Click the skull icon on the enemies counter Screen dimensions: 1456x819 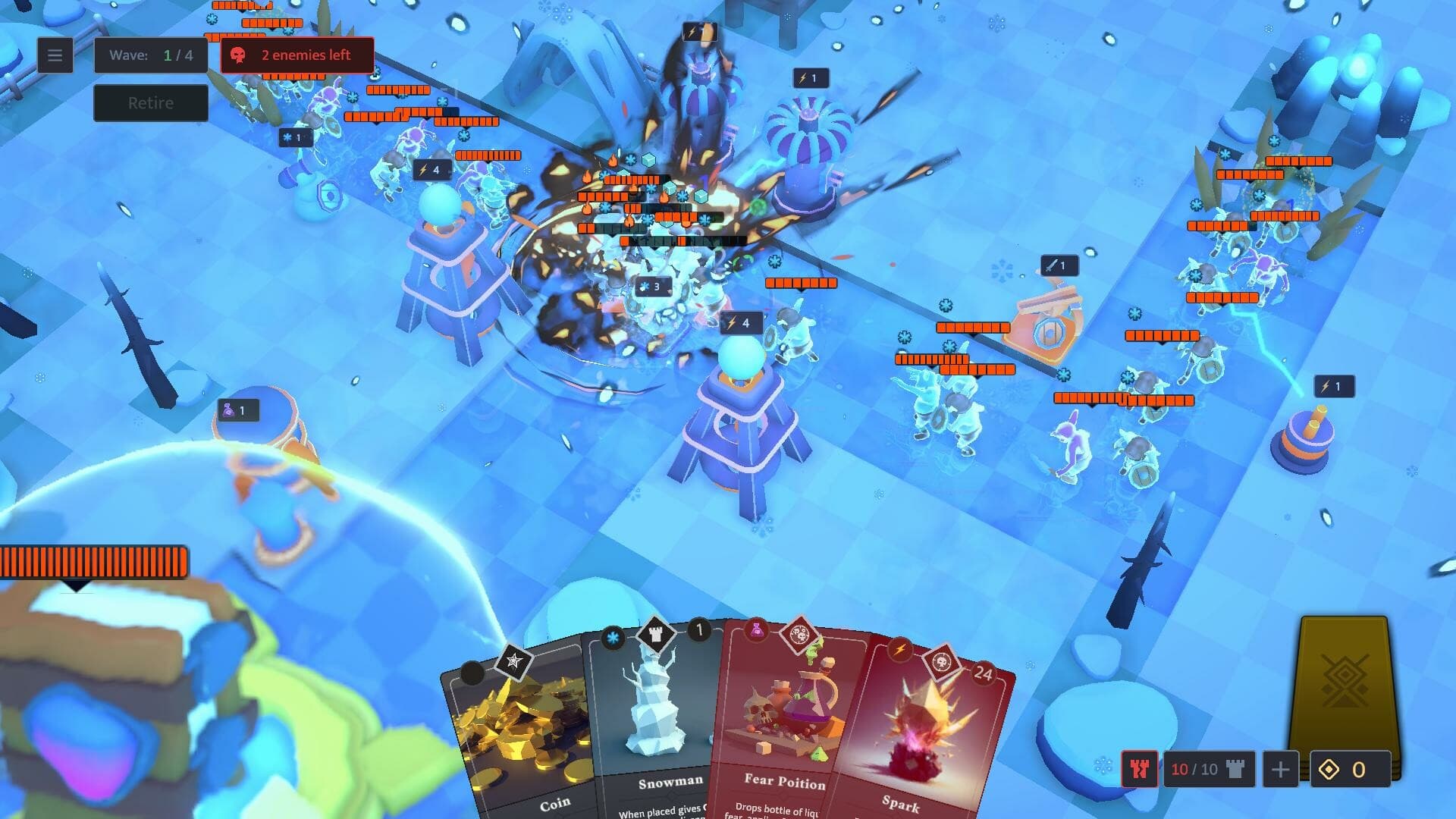click(239, 55)
